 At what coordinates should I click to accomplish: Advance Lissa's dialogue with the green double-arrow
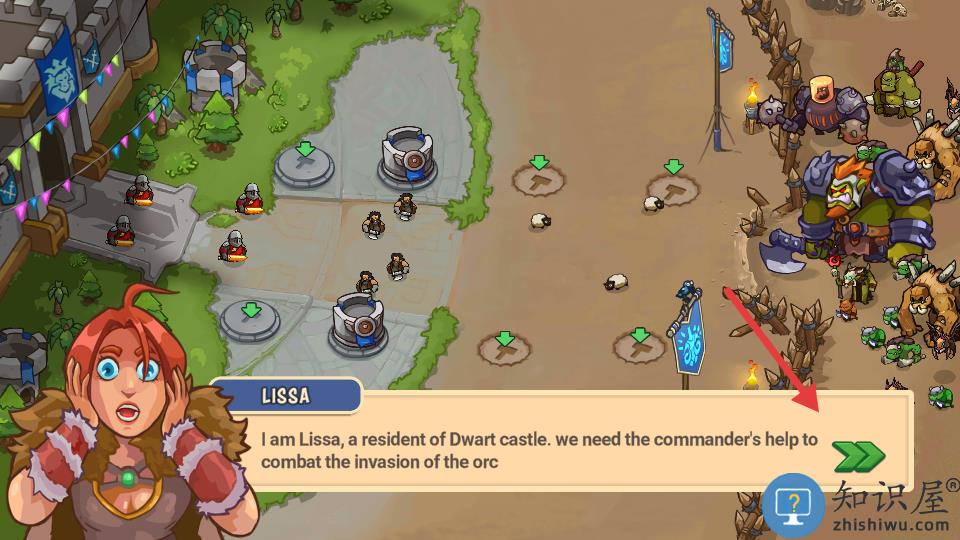tap(858, 456)
